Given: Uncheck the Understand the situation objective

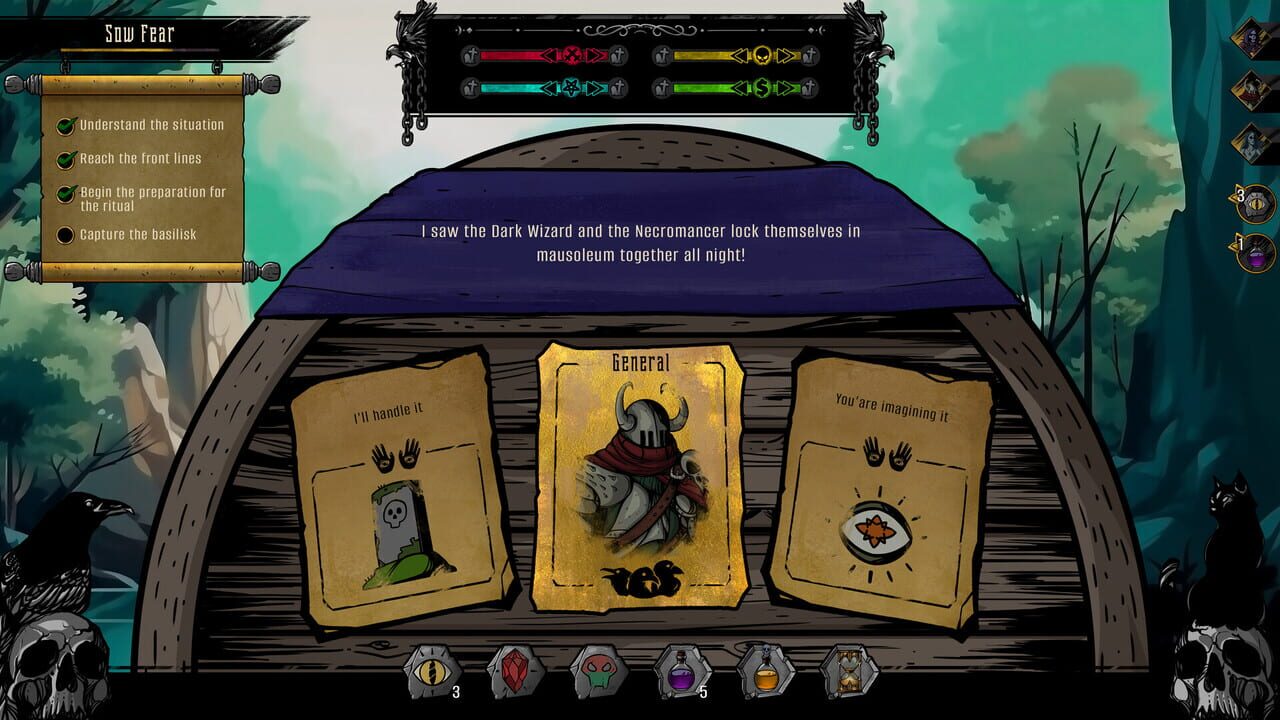Looking at the screenshot, I should click(x=66, y=124).
